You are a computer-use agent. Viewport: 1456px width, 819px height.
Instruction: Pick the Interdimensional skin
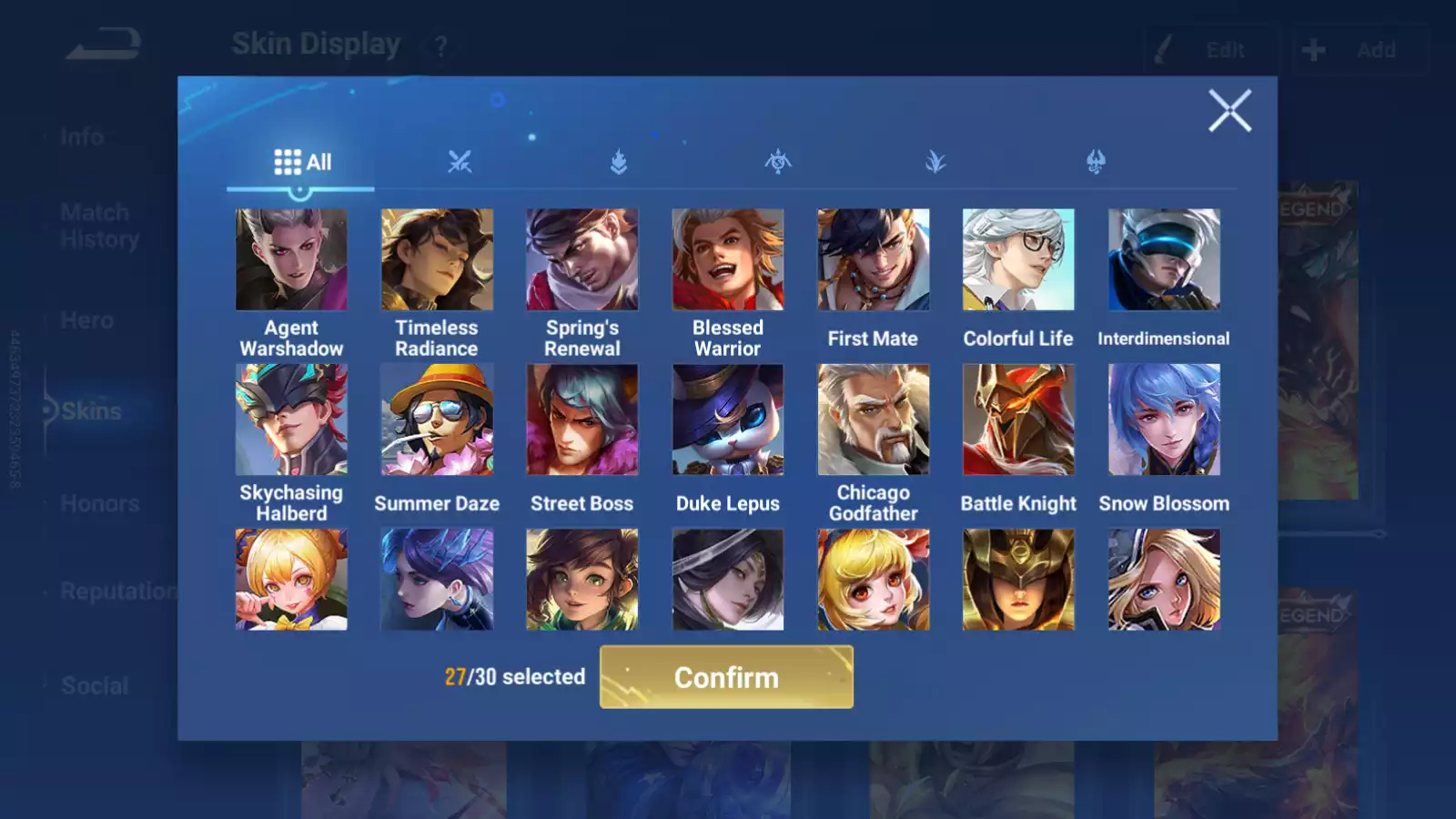pyautogui.click(x=1164, y=260)
